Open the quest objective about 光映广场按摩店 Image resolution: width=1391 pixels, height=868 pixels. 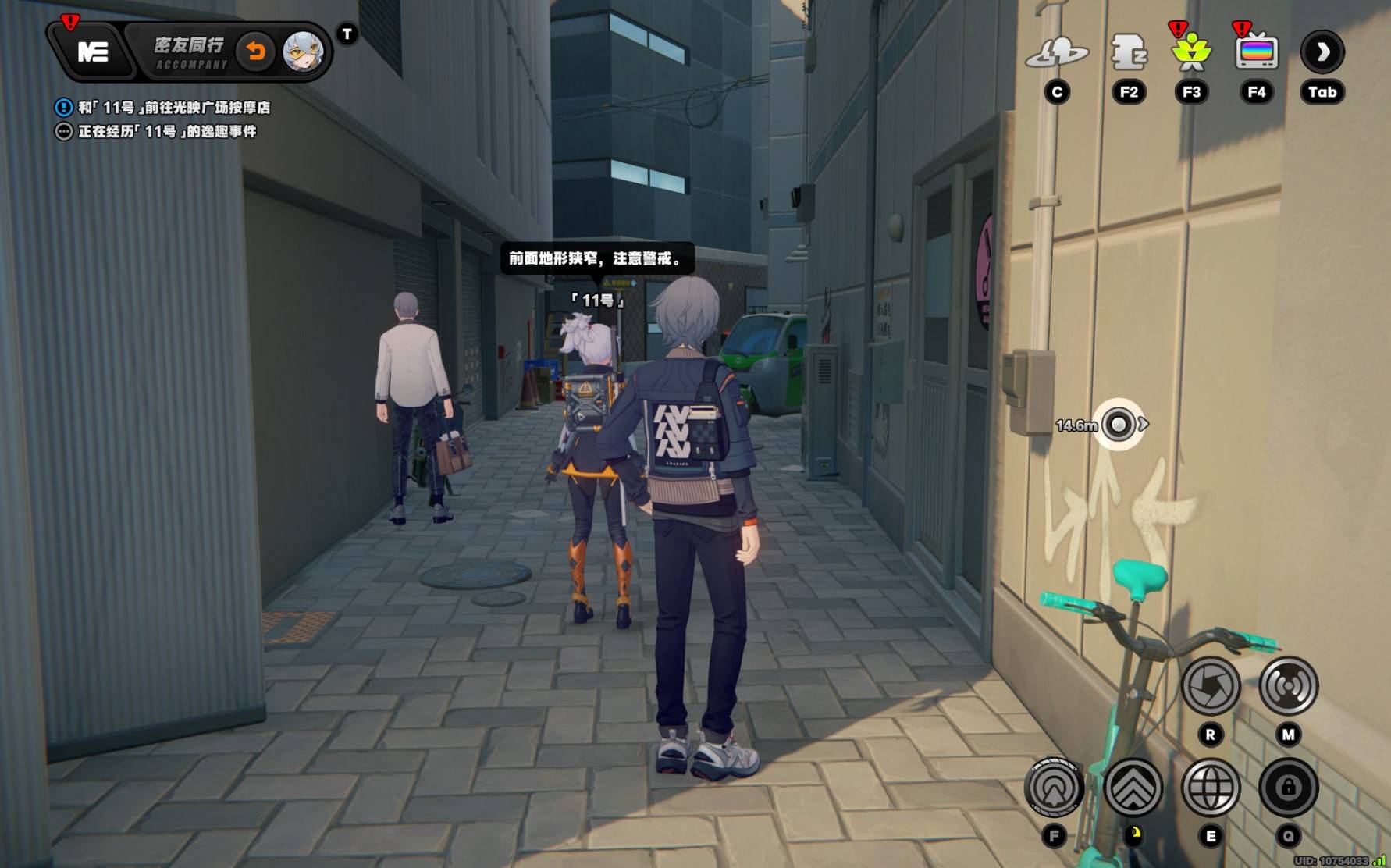tap(173, 108)
